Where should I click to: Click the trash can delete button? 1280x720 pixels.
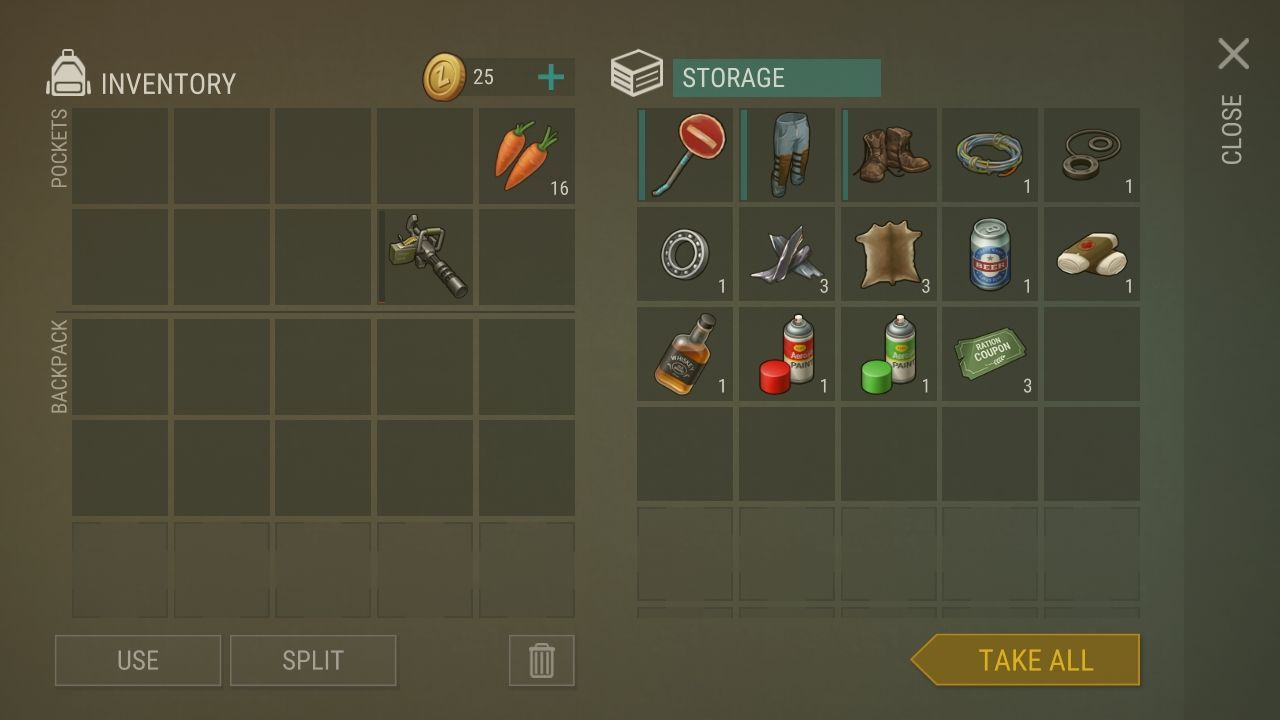[541, 660]
